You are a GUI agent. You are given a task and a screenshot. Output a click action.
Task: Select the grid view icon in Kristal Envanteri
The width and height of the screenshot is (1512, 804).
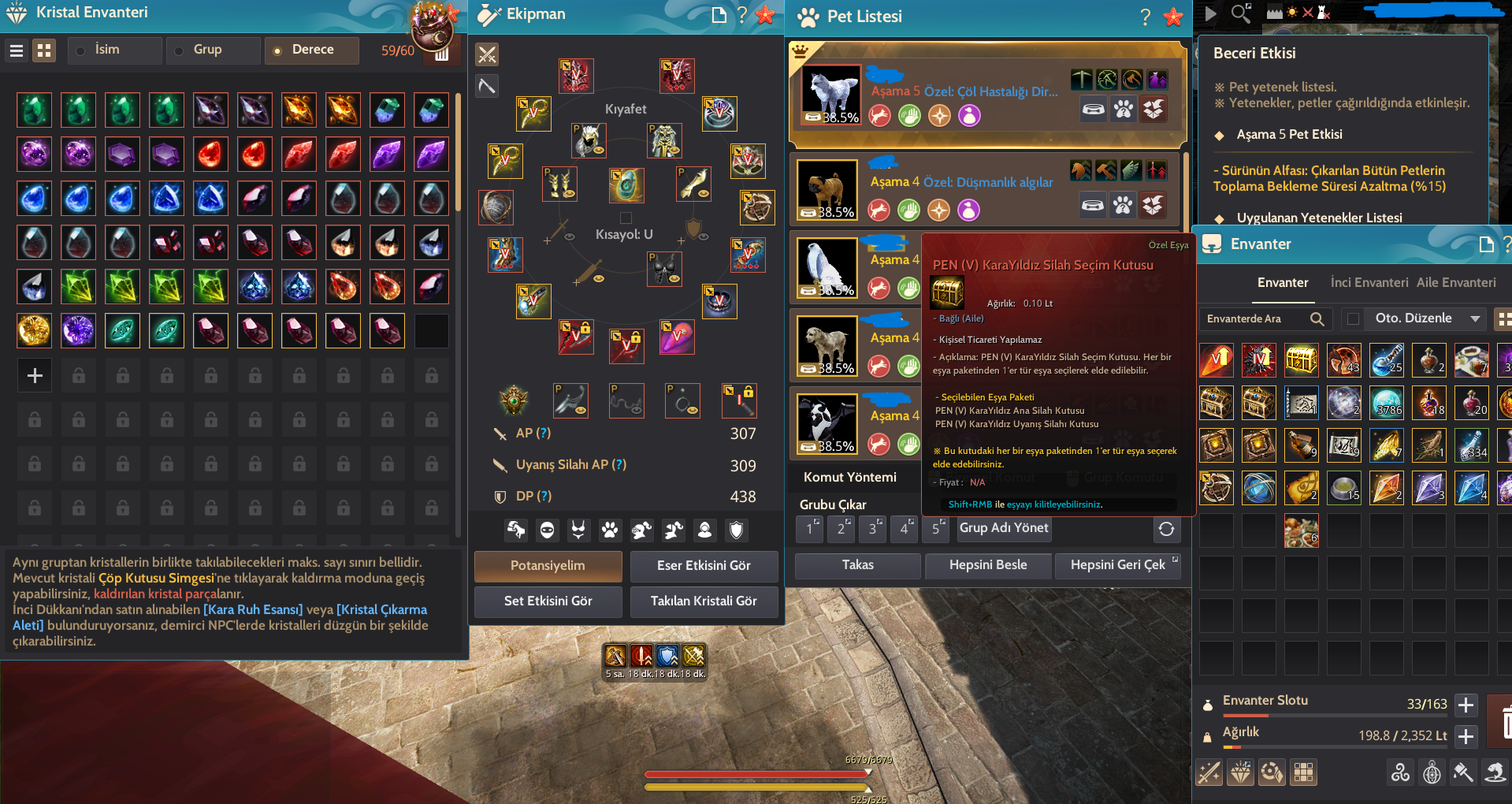point(44,50)
